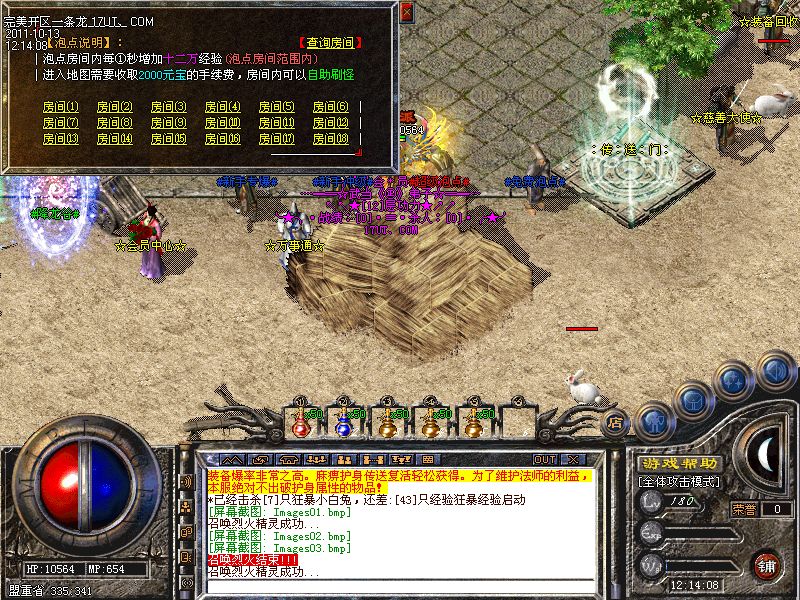The height and width of the screenshot is (600, 800).
Task: Click the red 铺 stall button
Action: tap(767, 564)
